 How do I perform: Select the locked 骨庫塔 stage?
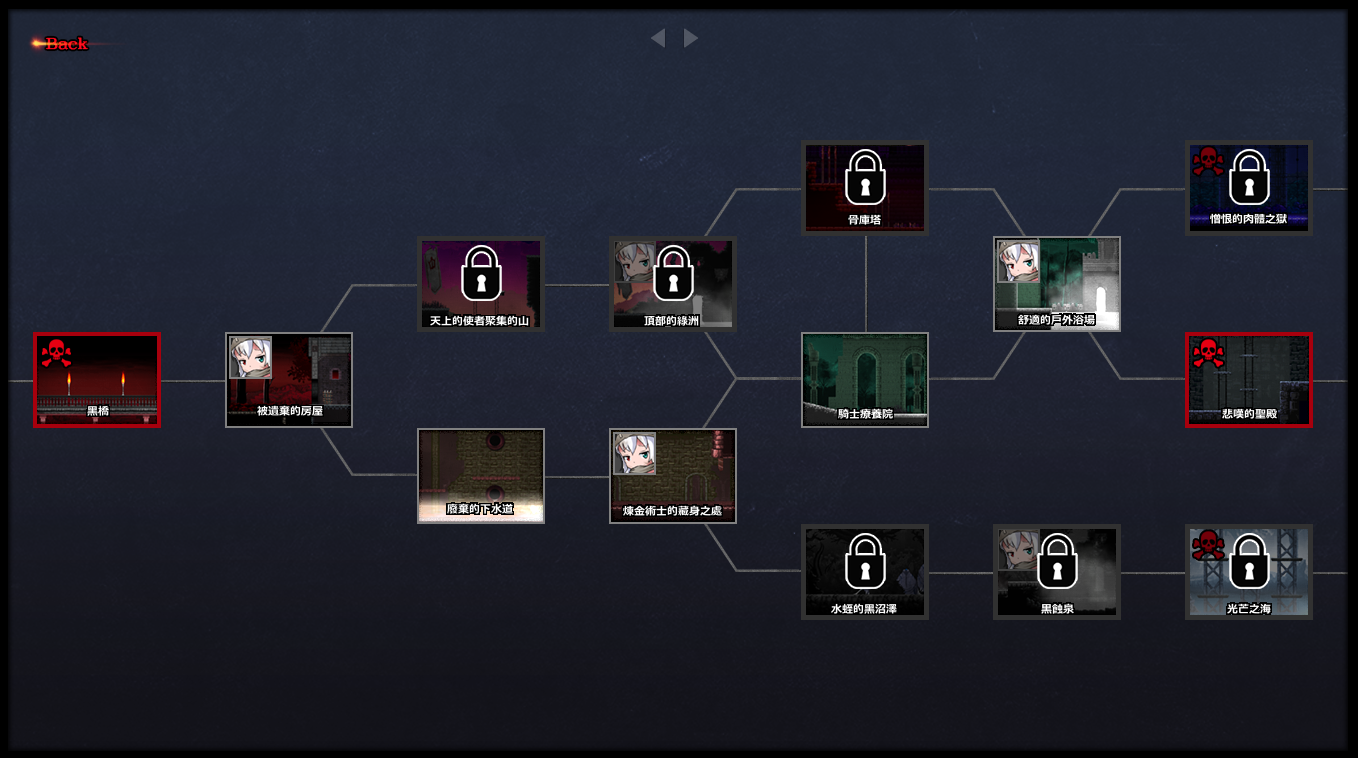coord(865,188)
